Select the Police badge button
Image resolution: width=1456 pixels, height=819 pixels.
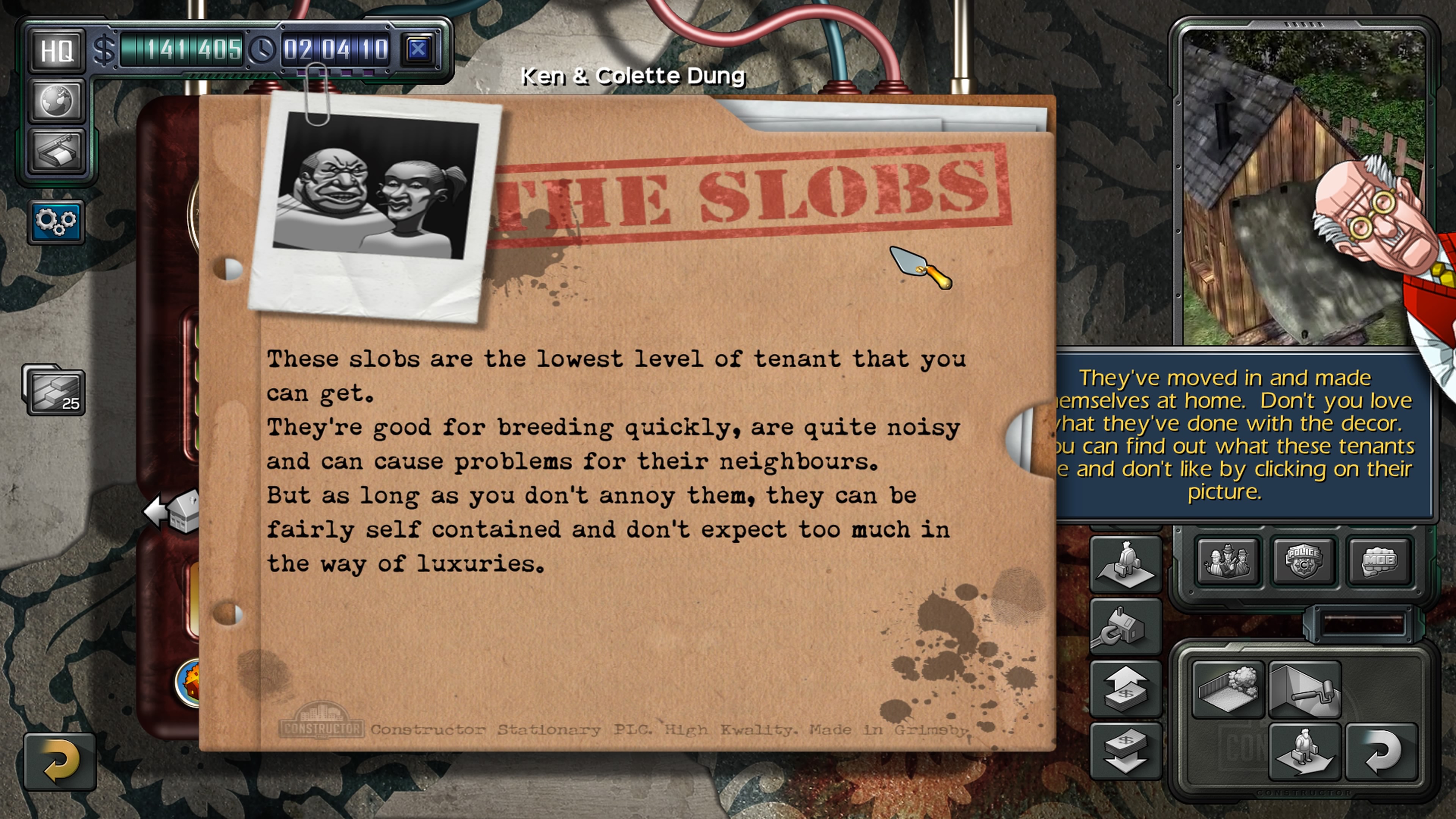click(x=1303, y=561)
